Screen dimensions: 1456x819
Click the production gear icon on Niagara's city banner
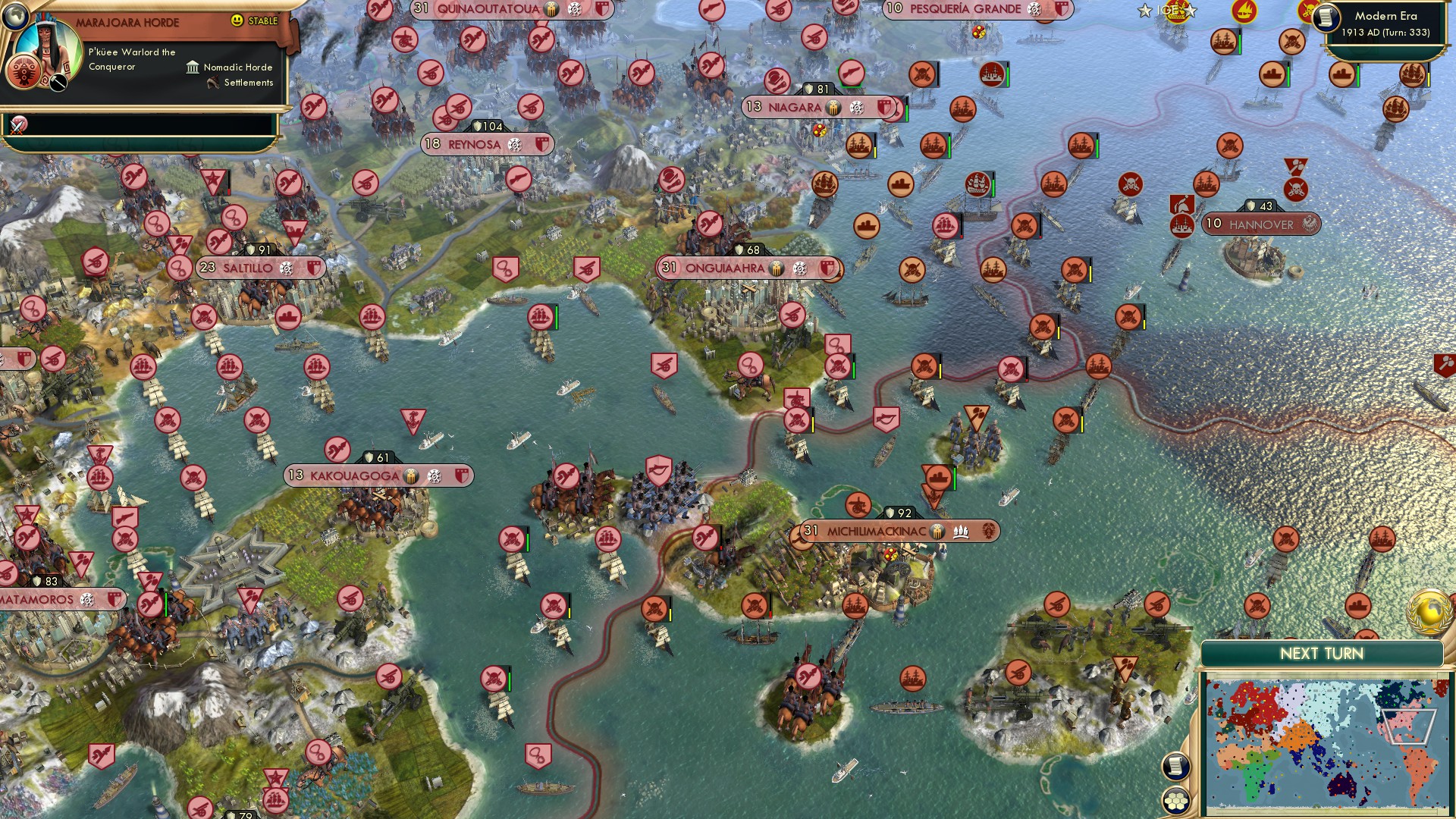click(x=857, y=108)
